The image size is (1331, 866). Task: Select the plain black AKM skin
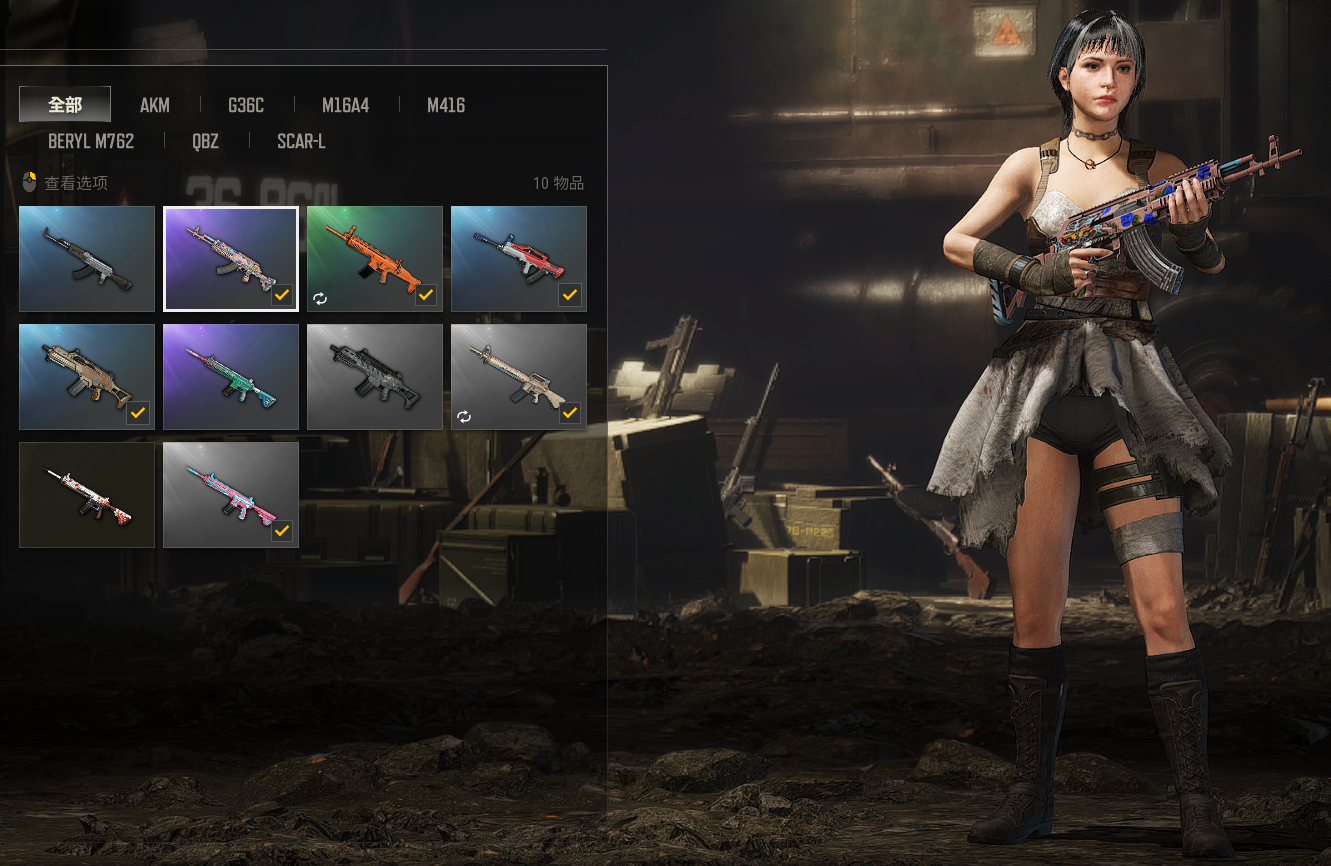click(x=87, y=259)
